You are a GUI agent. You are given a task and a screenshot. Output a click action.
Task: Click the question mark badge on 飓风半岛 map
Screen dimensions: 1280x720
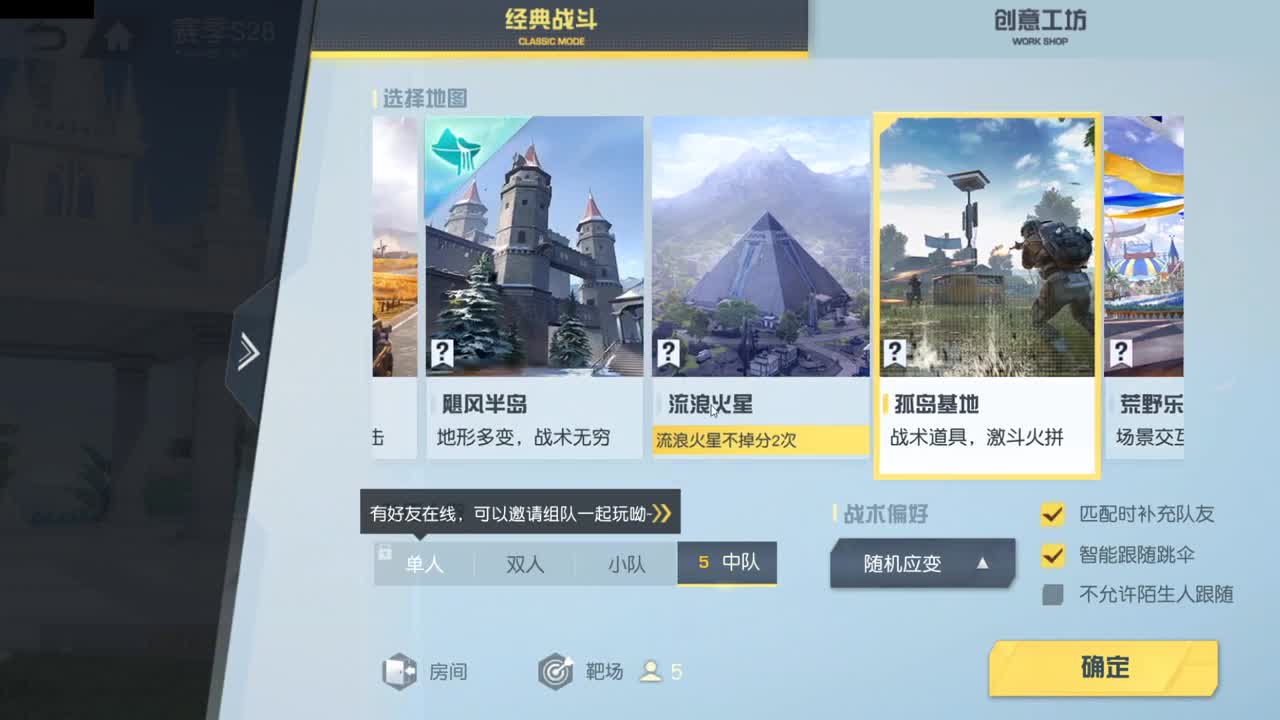pos(443,352)
